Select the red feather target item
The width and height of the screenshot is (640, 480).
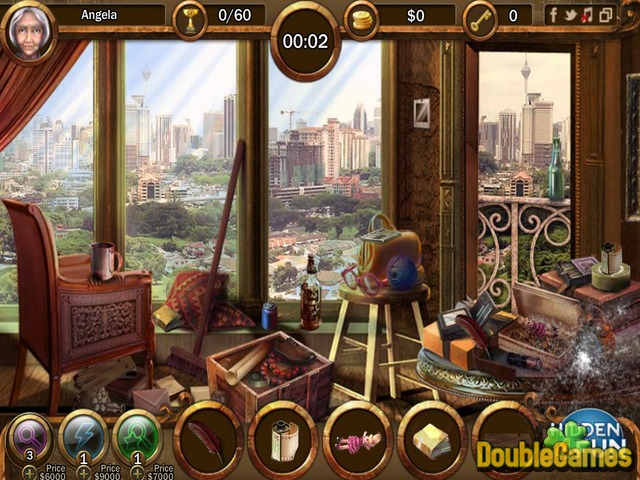coord(208,439)
